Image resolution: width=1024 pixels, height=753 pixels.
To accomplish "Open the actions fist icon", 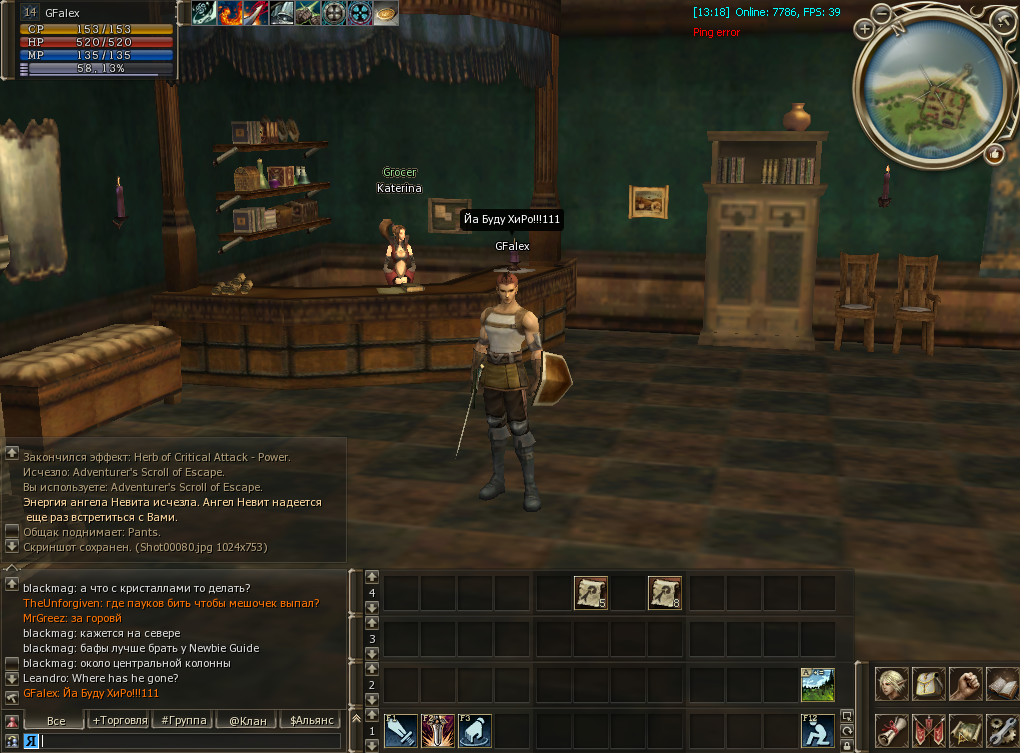I will (965, 685).
